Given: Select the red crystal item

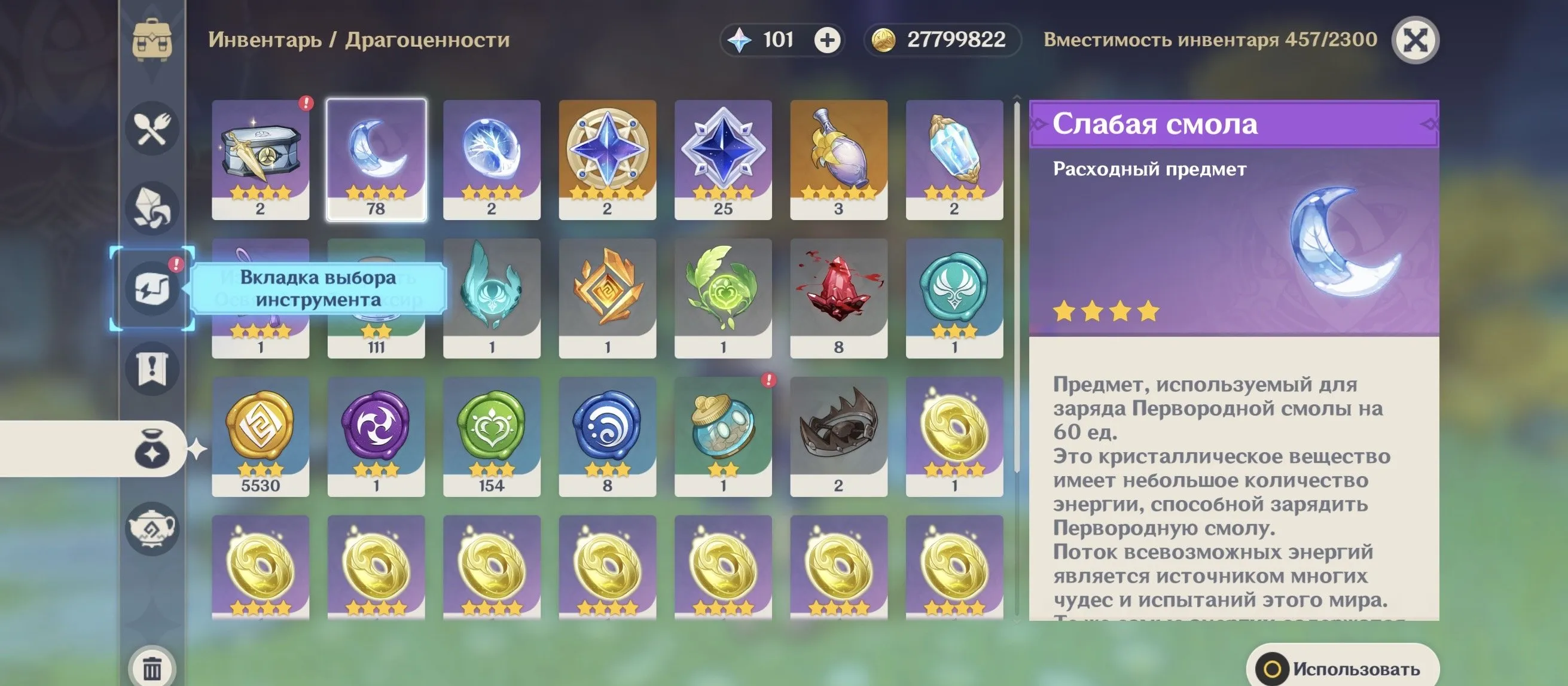Looking at the screenshot, I should coord(839,298).
